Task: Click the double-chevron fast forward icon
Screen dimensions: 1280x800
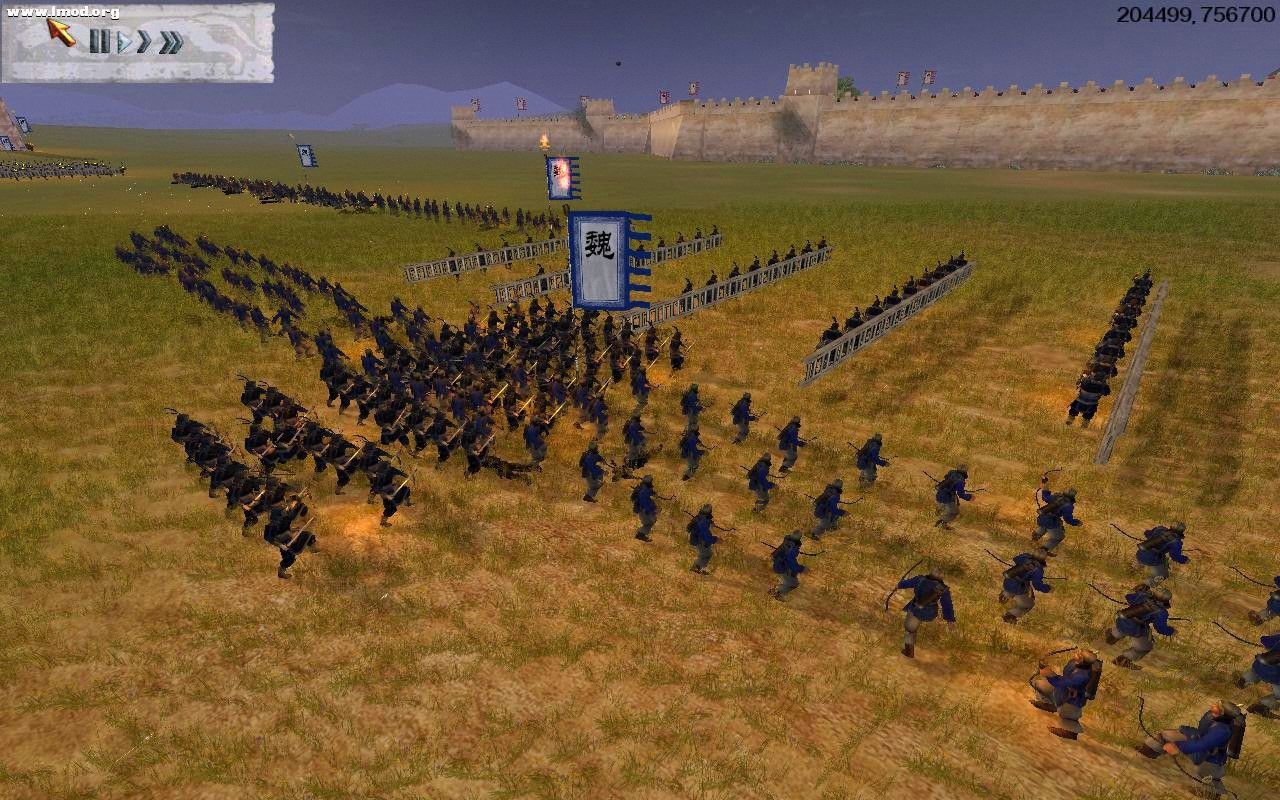Action: tap(144, 42)
